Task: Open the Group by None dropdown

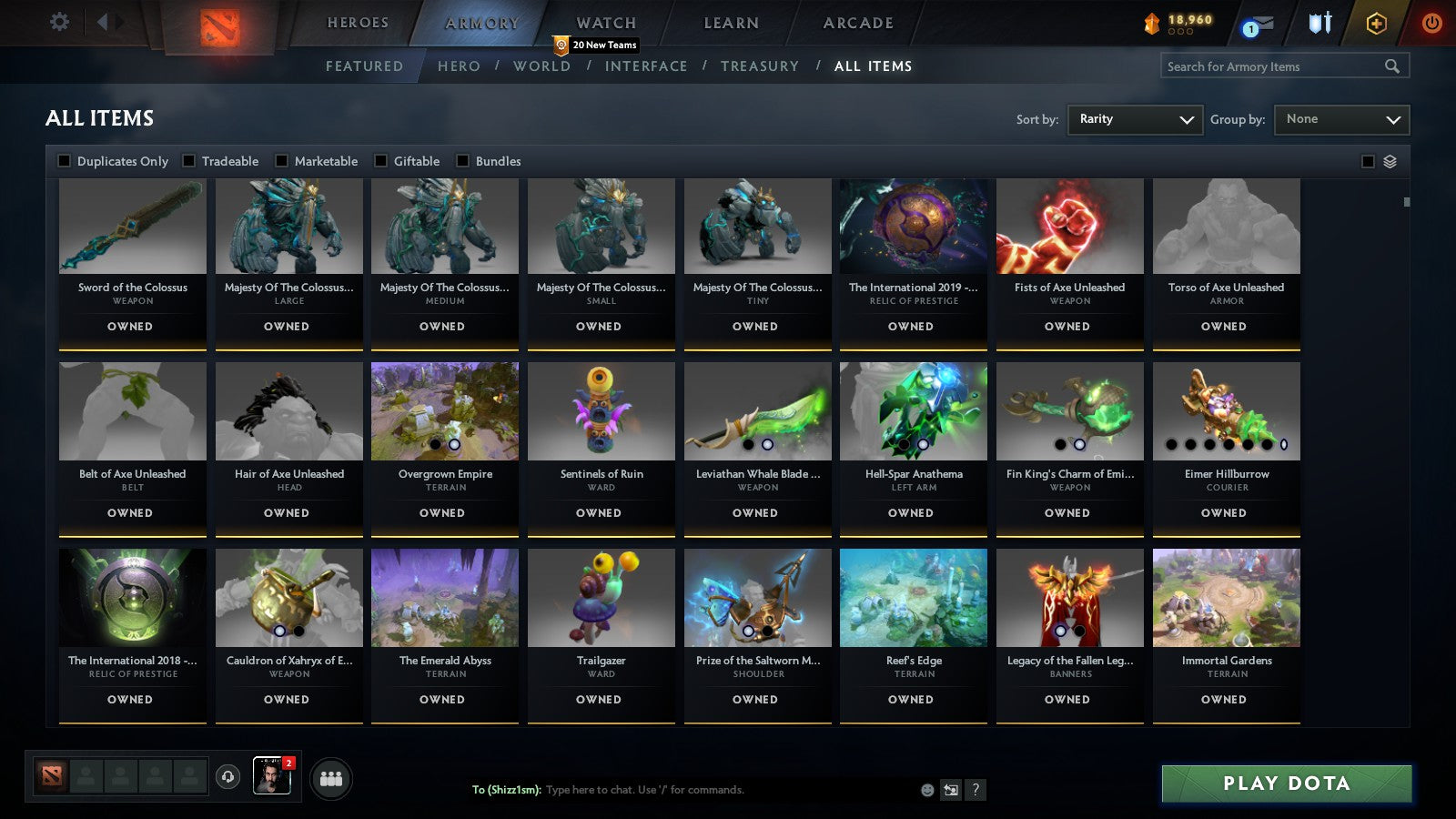Action: [x=1341, y=119]
